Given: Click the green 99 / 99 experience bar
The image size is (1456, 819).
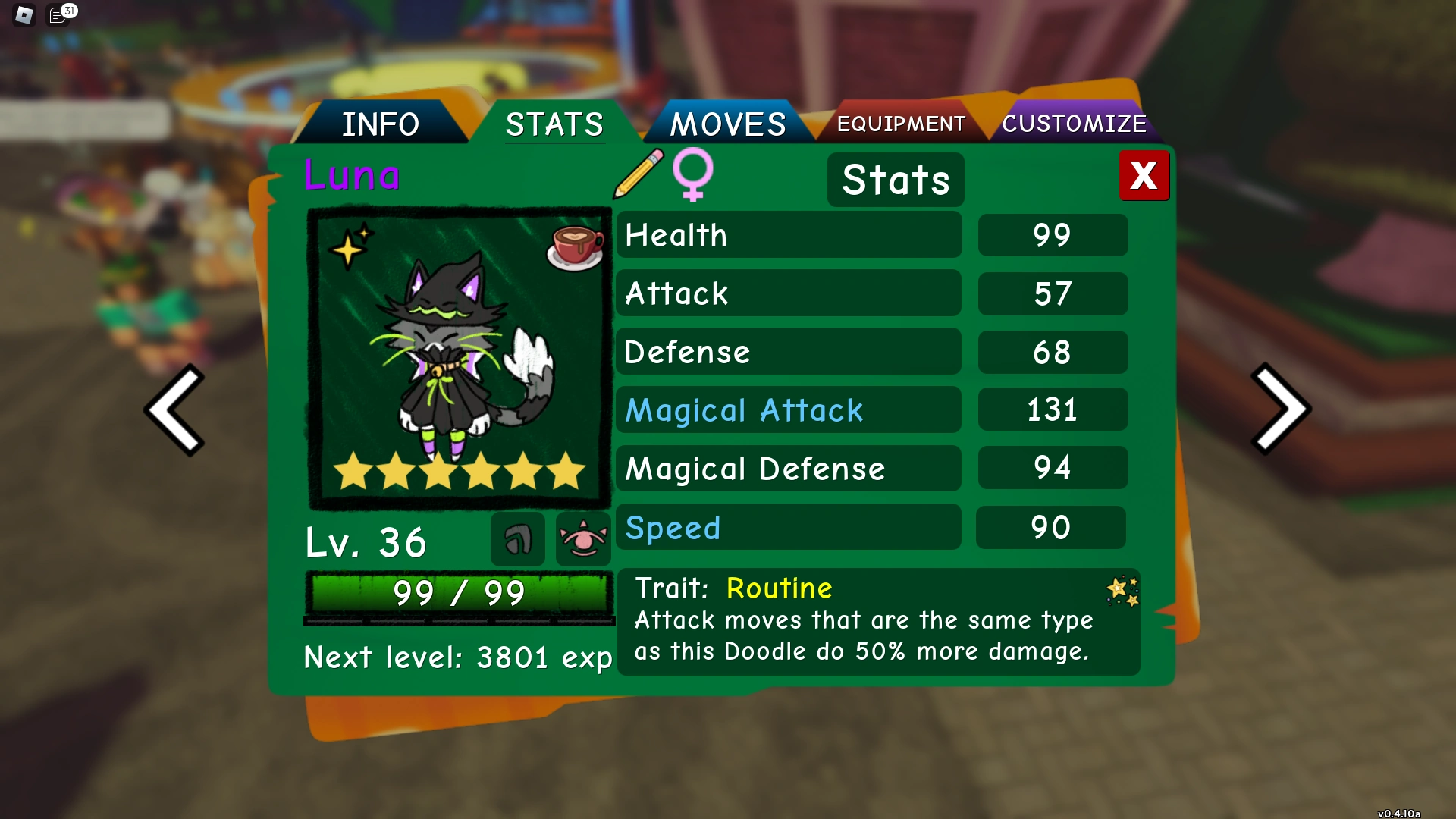Looking at the screenshot, I should [459, 594].
